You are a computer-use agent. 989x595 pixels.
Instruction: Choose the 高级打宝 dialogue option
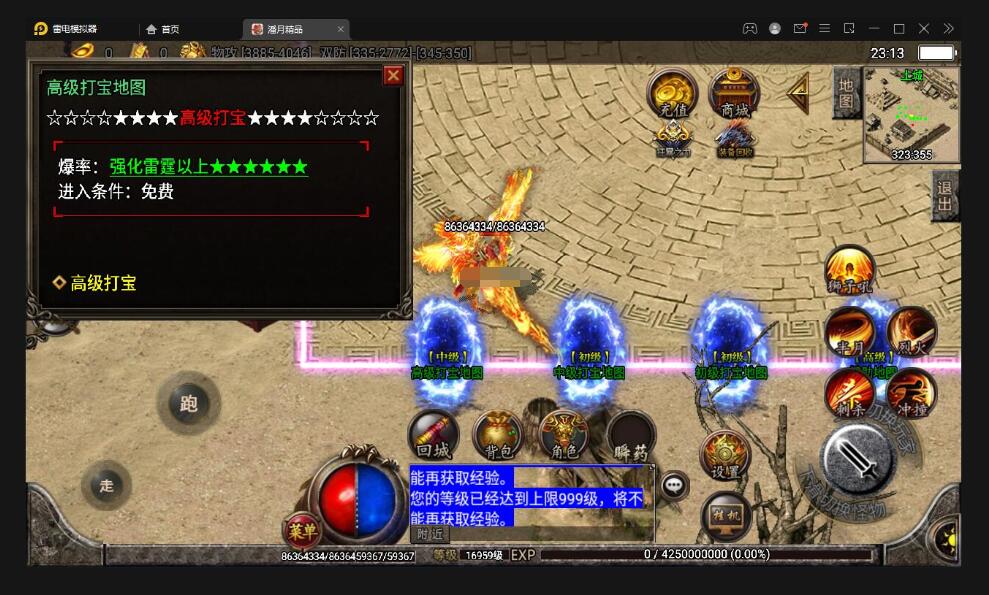click(x=103, y=283)
